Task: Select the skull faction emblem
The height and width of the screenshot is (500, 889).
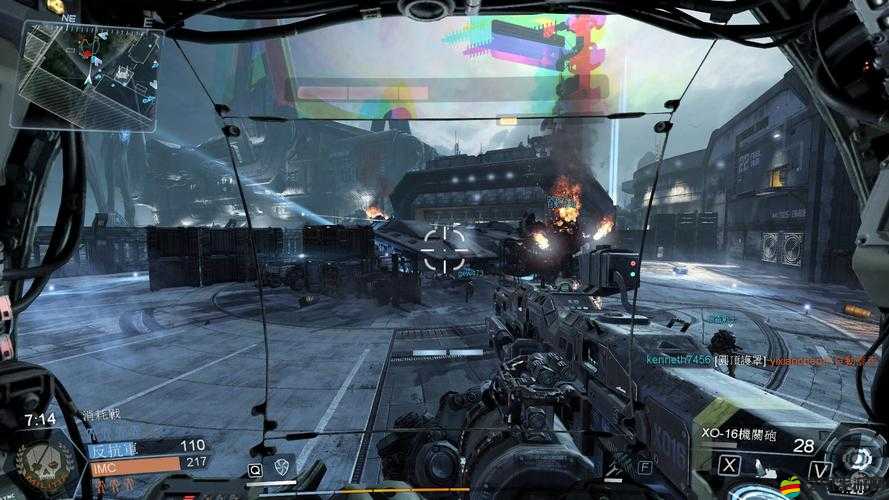Action: click(x=45, y=459)
